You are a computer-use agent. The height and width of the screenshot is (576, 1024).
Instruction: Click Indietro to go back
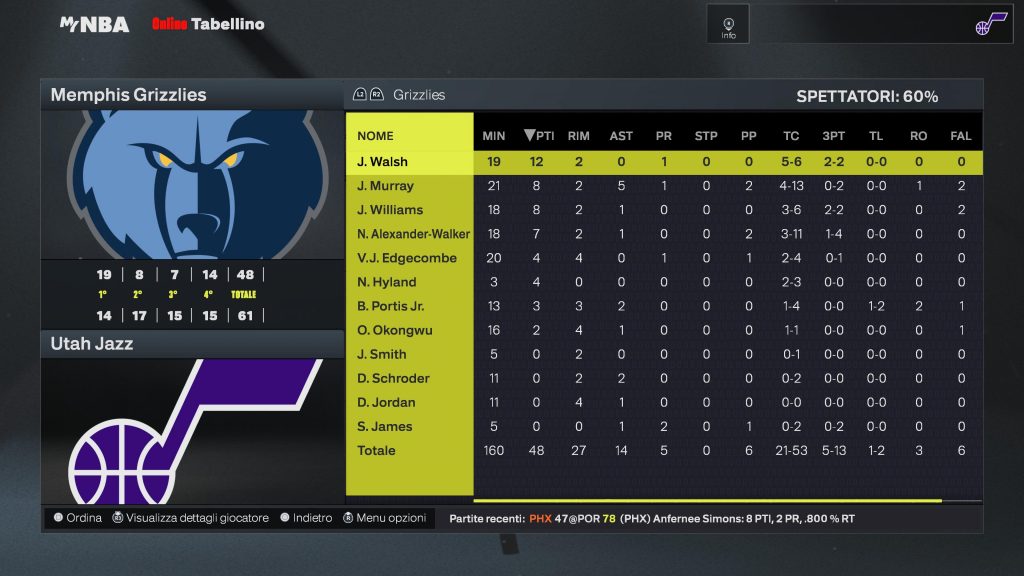306,518
